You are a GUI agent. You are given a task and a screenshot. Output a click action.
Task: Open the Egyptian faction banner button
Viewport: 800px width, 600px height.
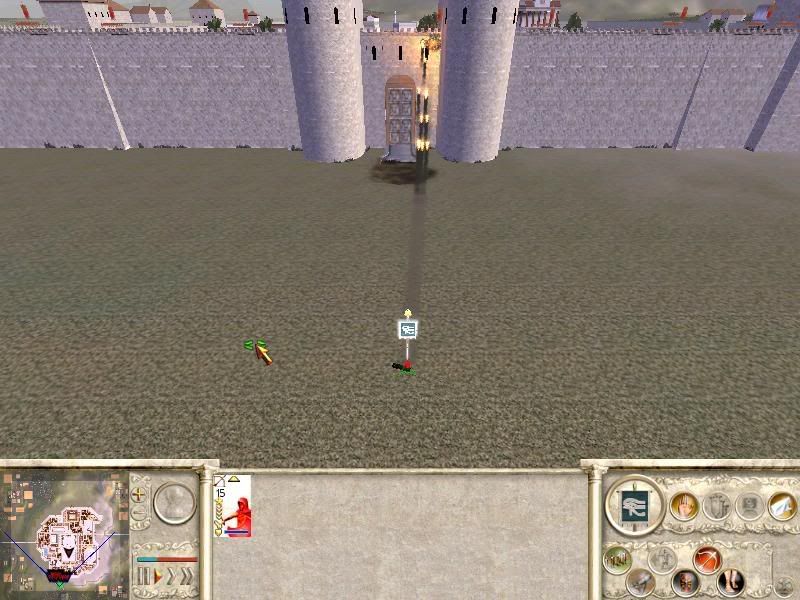[636, 506]
